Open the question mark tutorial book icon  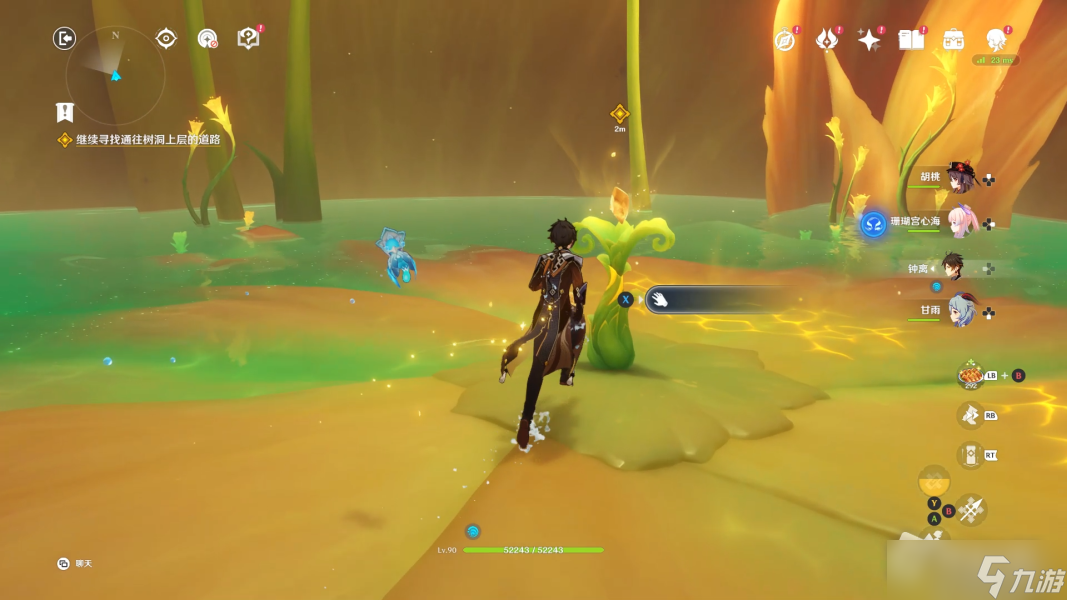(x=247, y=39)
